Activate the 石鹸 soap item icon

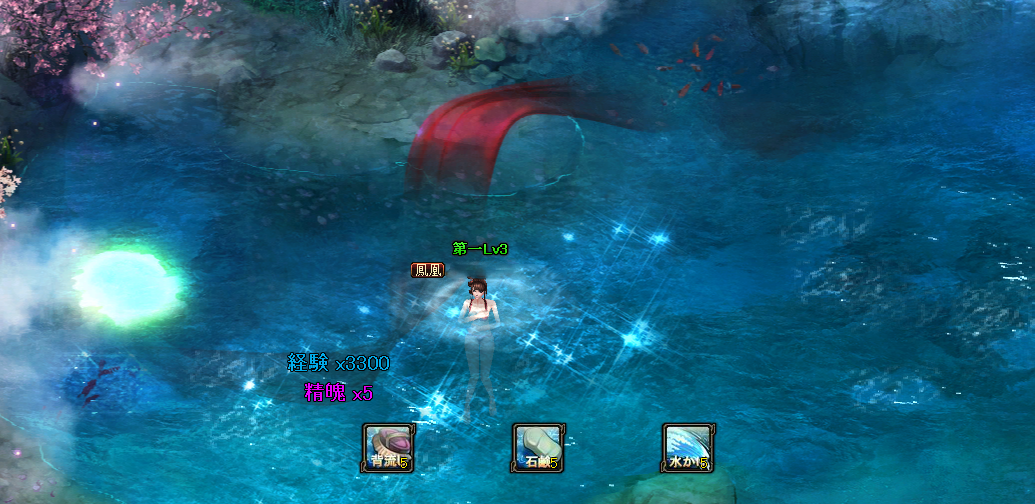(537, 447)
